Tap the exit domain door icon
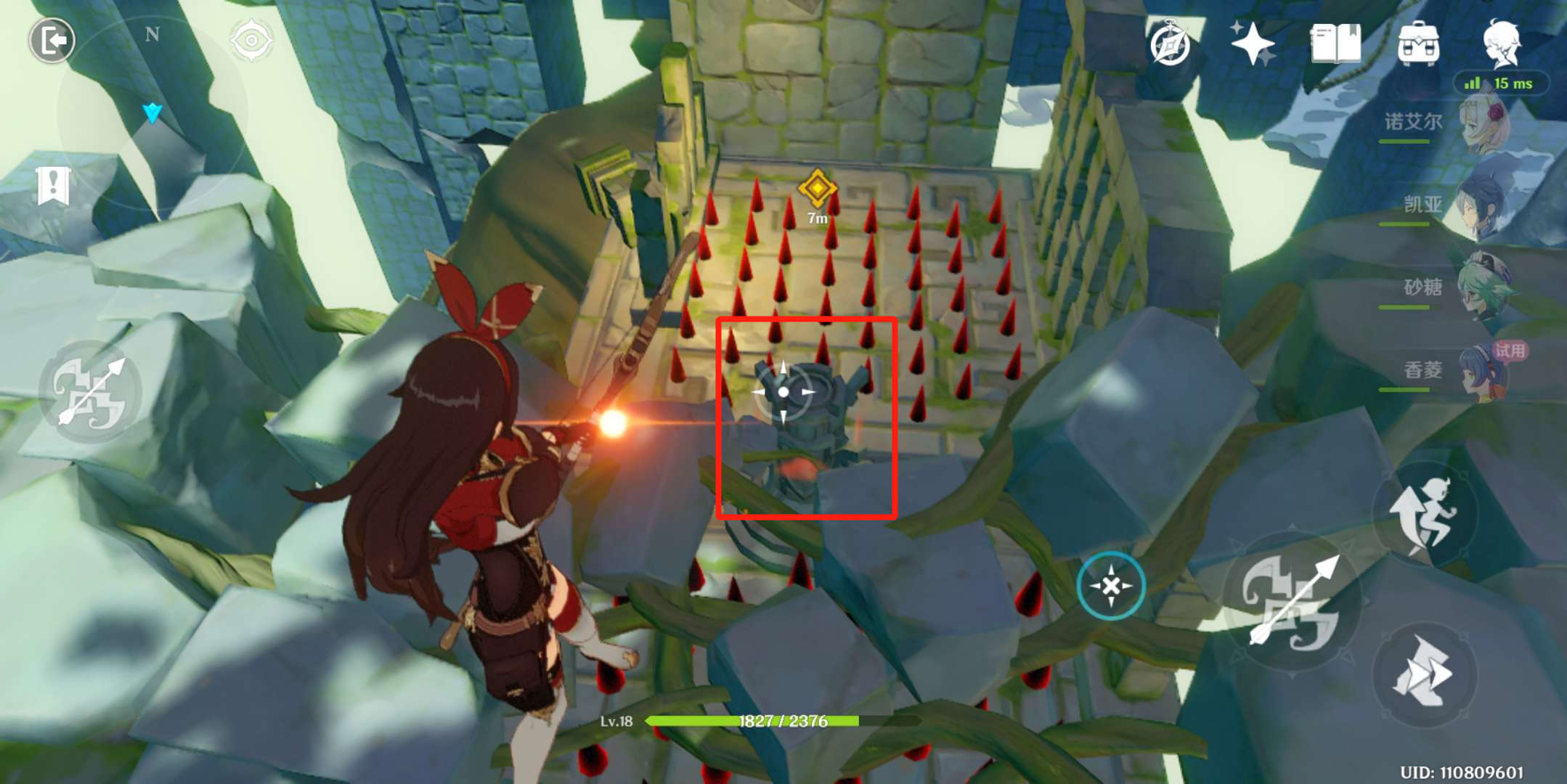 click(52, 41)
